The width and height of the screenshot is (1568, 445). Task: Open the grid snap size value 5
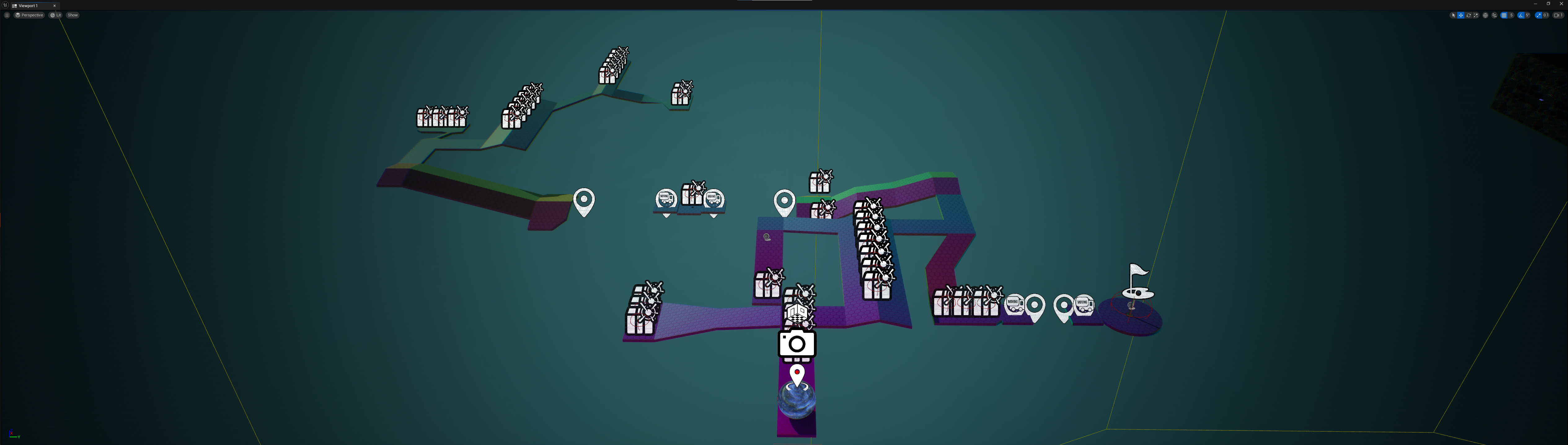pos(1511,16)
